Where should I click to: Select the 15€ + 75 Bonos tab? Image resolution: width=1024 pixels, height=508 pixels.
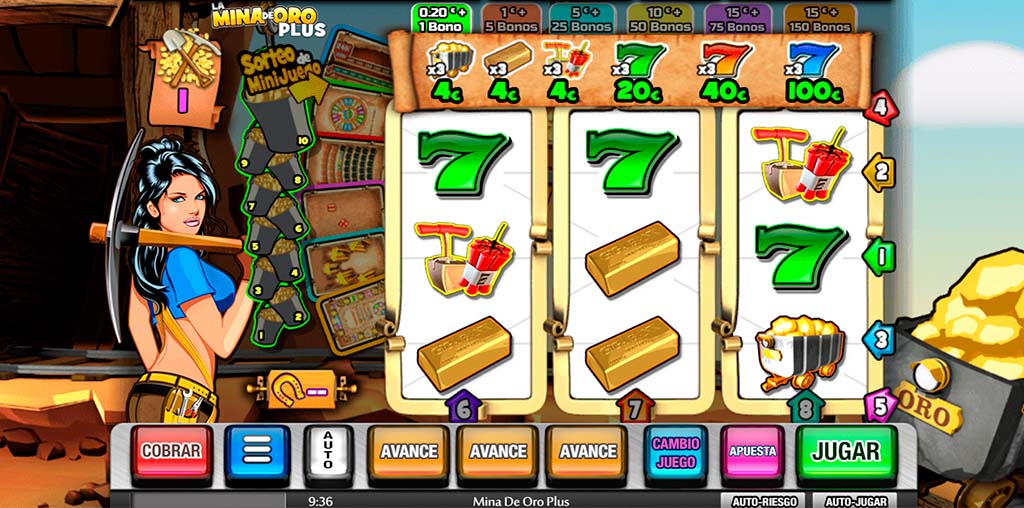(736, 19)
